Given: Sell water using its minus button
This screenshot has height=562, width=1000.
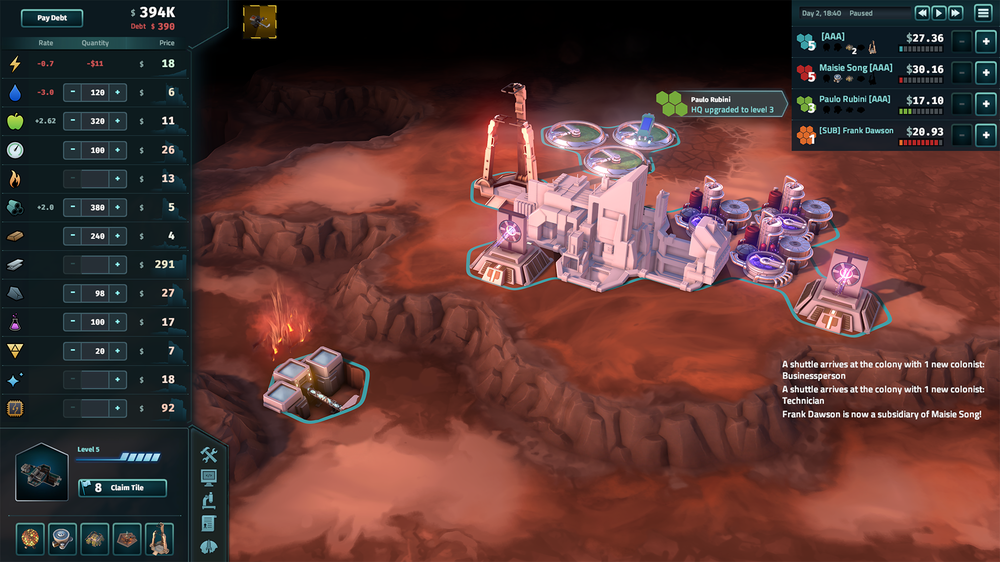Looking at the screenshot, I should 72,92.
